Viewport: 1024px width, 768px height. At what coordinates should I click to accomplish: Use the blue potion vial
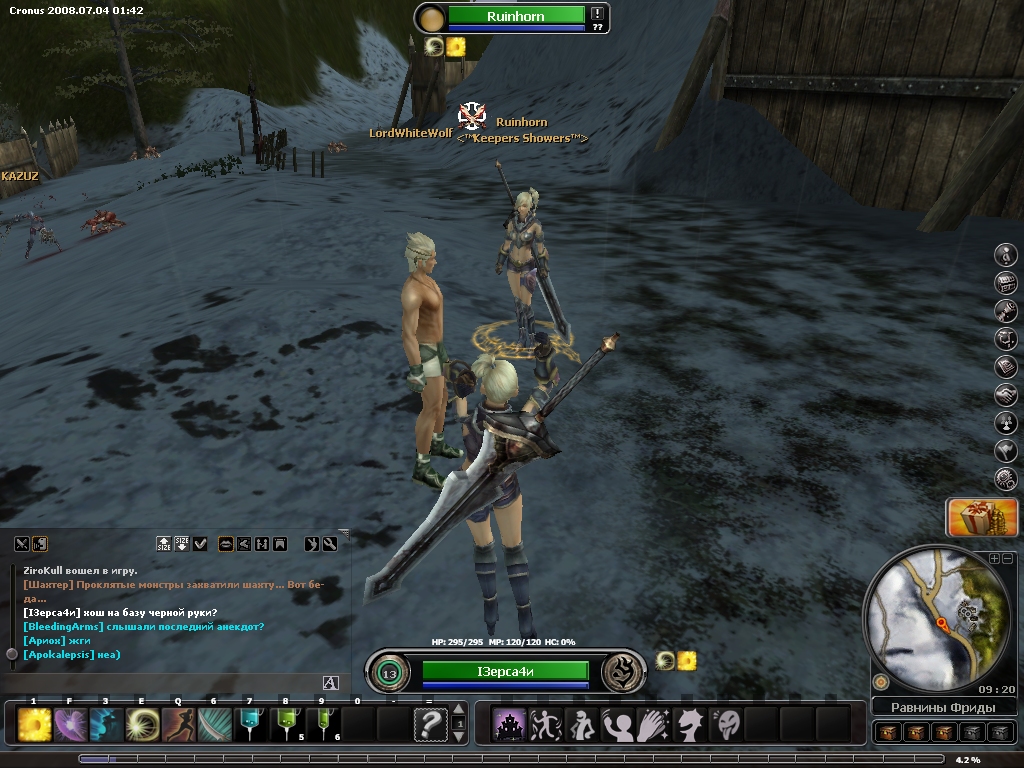251,724
